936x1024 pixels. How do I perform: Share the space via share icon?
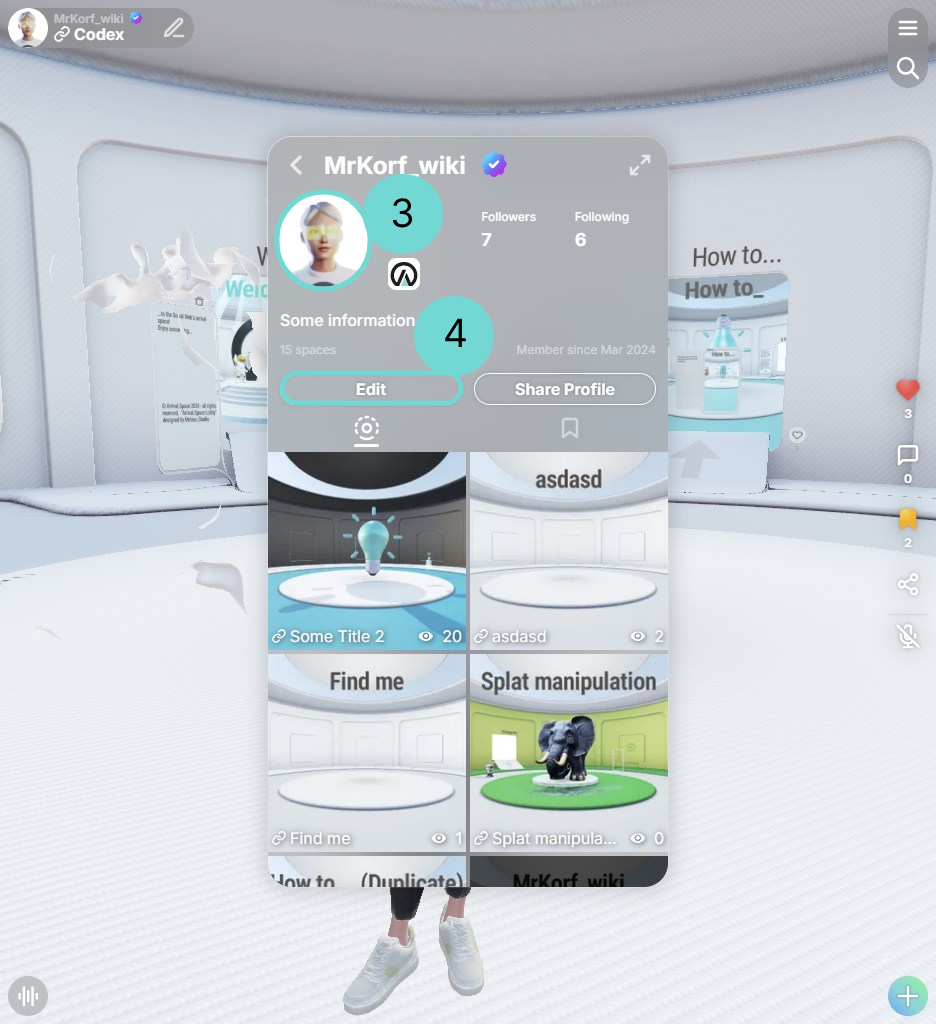[x=908, y=584]
